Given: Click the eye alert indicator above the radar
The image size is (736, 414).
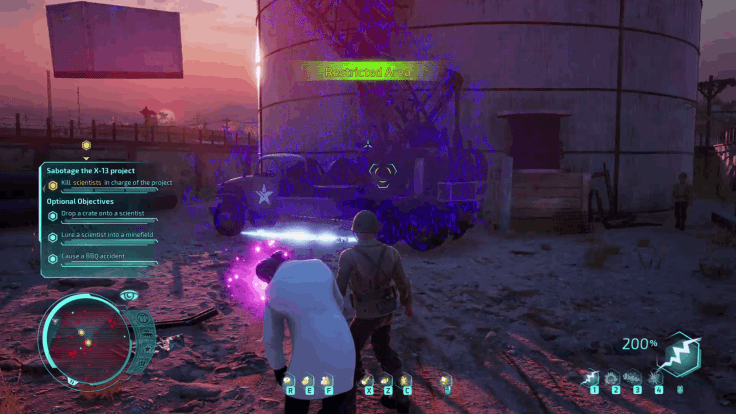Looking at the screenshot, I should click(128, 296).
